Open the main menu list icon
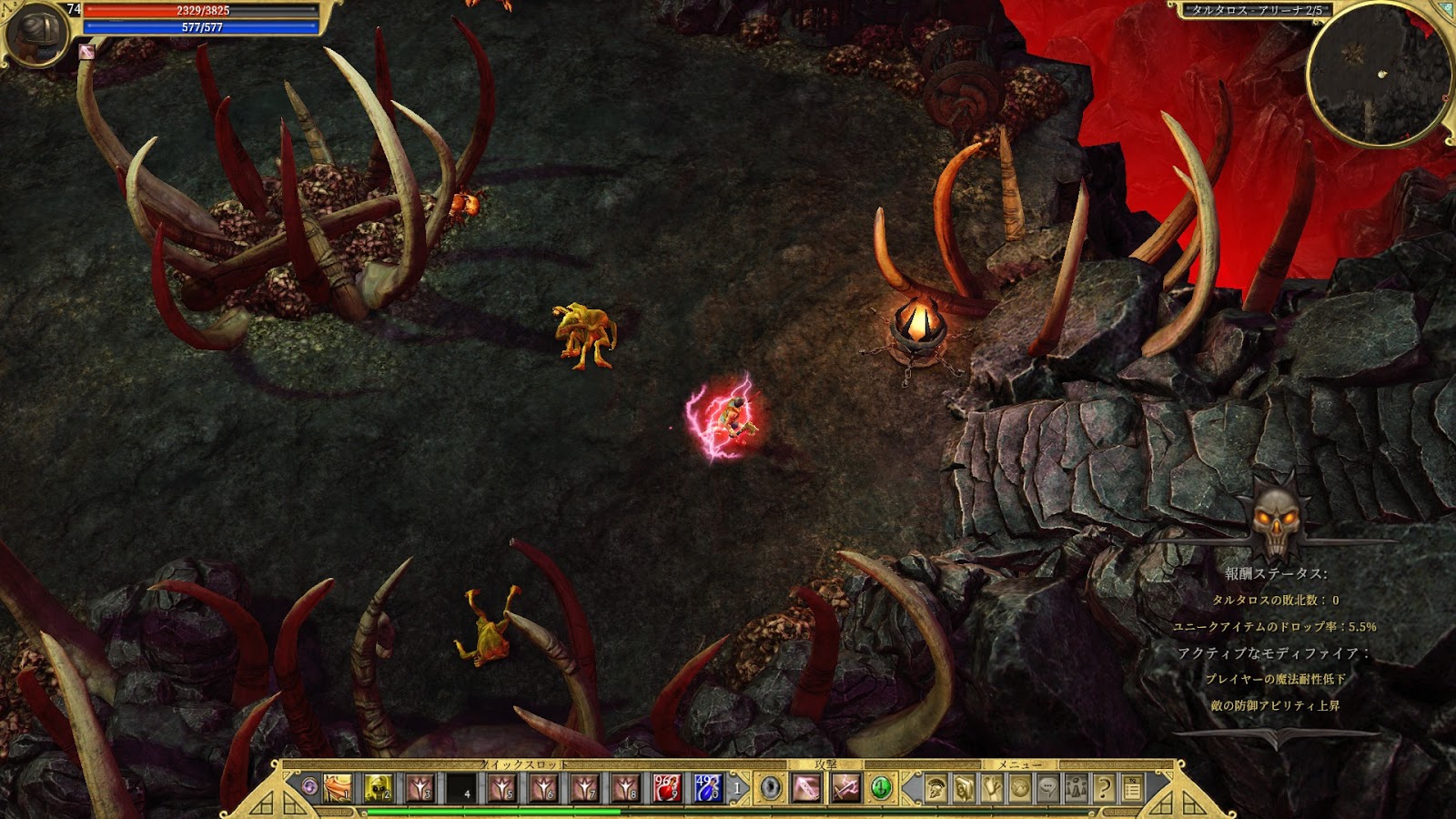Viewport: 1456px width, 819px height. point(1133,788)
